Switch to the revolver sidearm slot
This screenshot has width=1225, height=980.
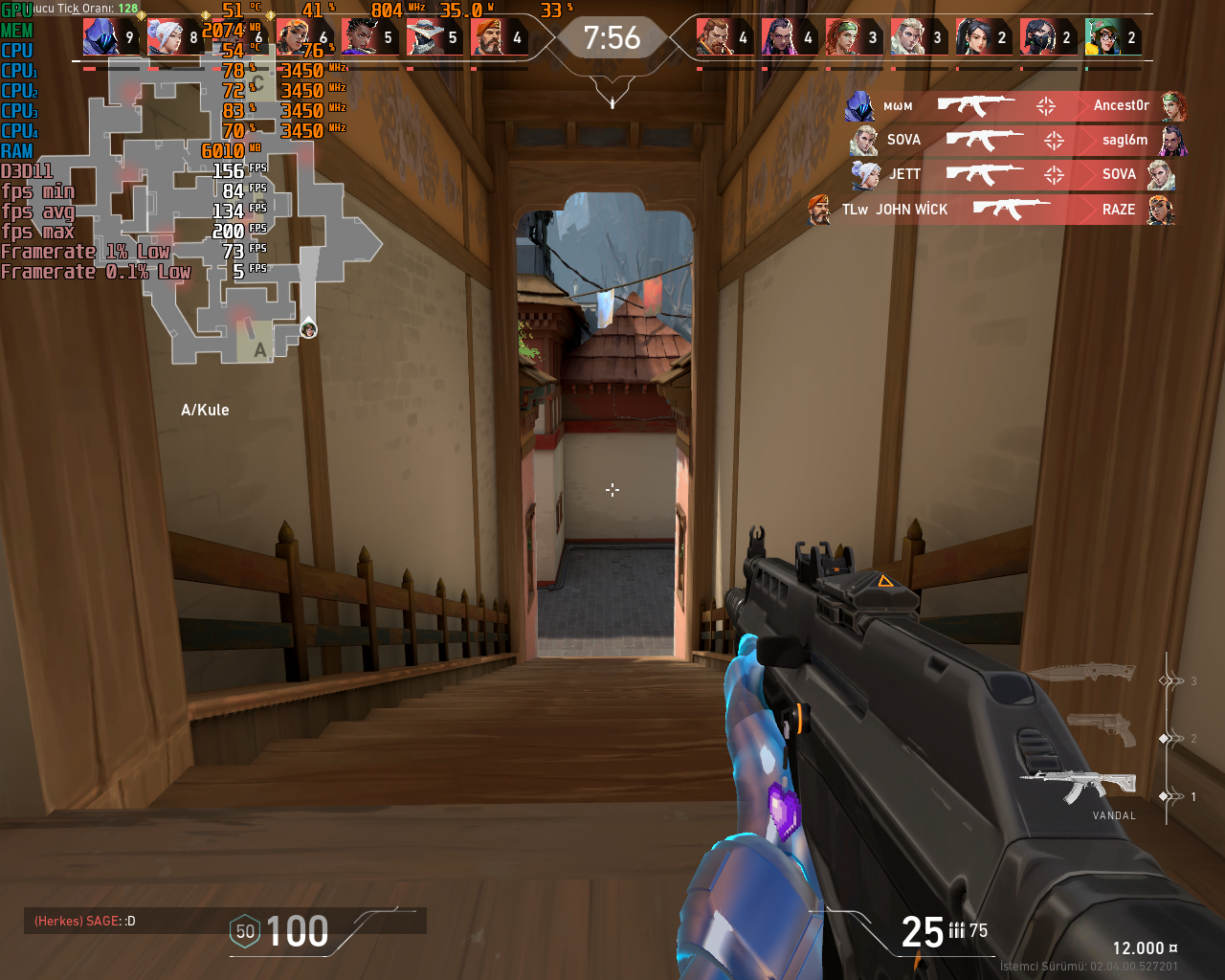[x=1101, y=729]
